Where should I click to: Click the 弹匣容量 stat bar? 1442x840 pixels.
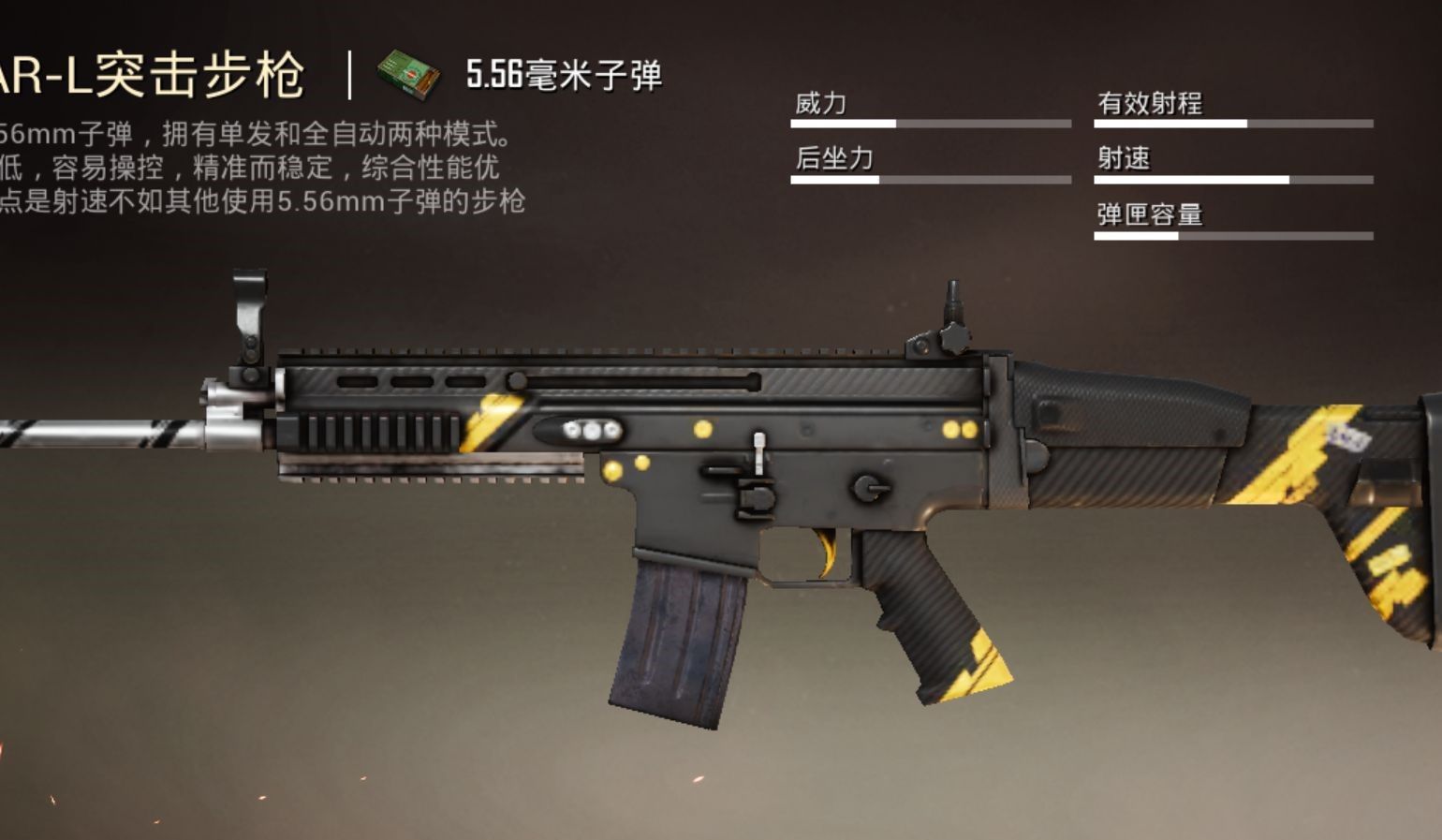[1233, 236]
